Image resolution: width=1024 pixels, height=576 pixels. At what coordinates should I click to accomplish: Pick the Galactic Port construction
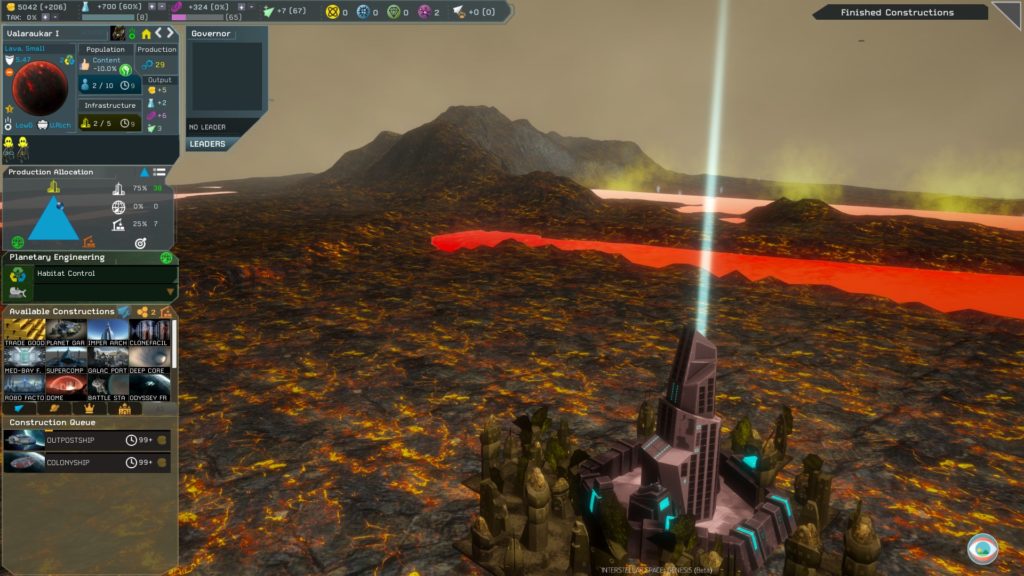tap(108, 359)
